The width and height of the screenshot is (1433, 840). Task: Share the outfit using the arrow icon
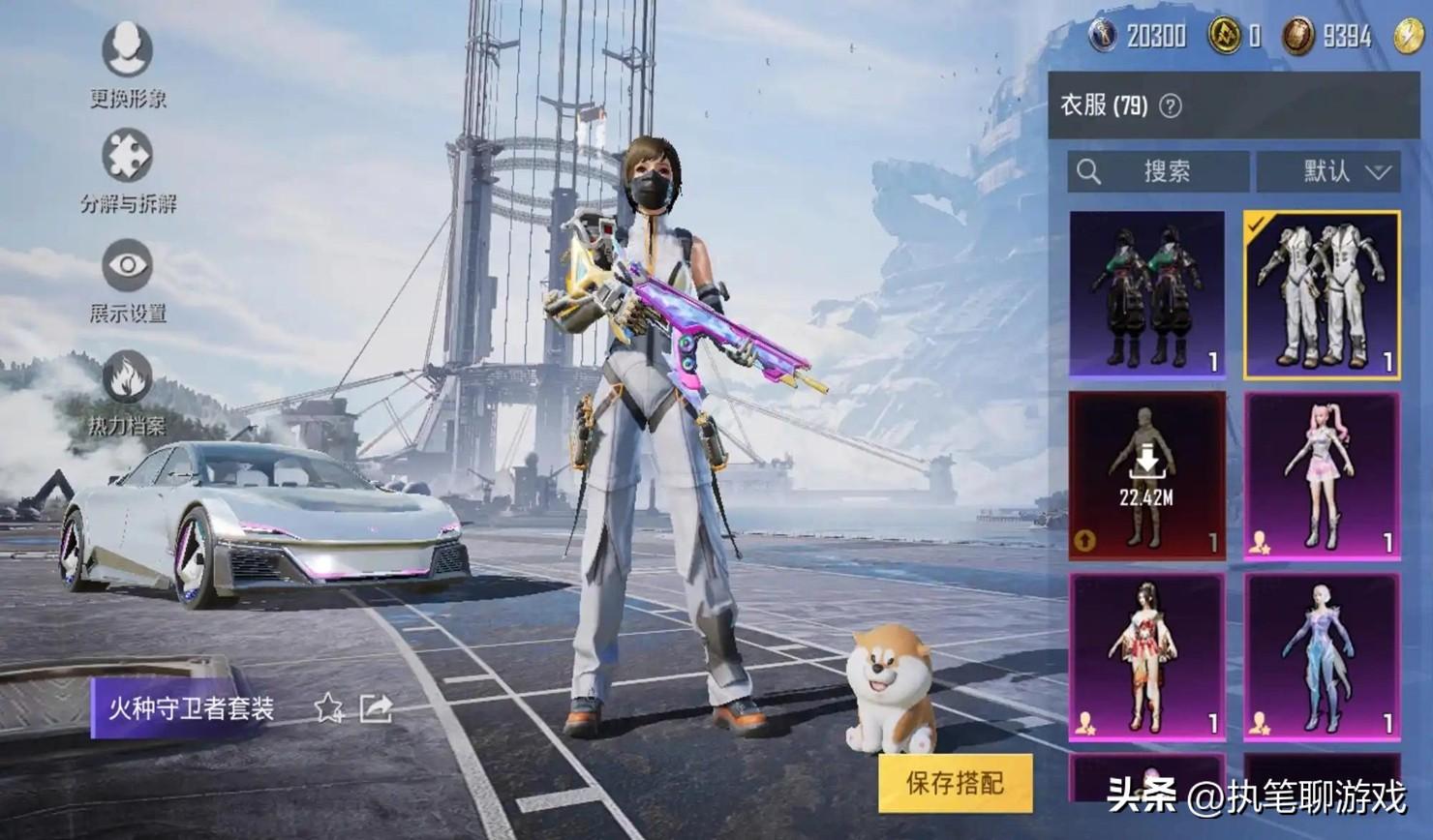(376, 708)
